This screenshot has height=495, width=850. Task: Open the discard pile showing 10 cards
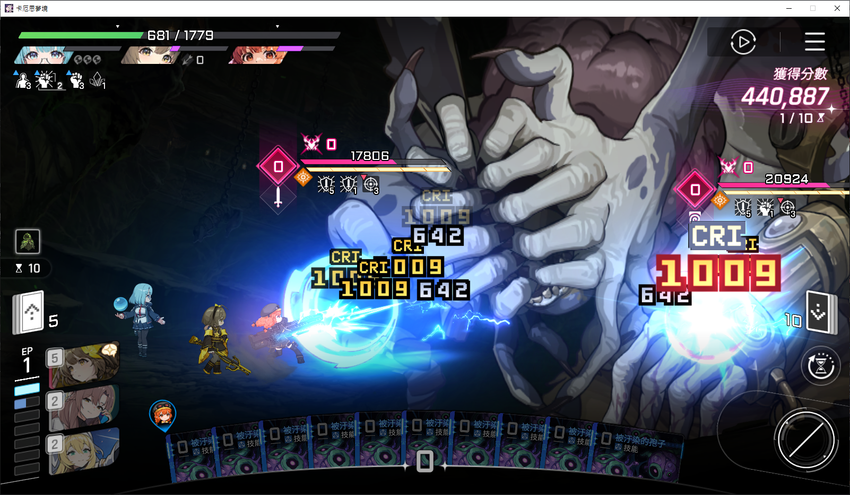click(x=820, y=313)
